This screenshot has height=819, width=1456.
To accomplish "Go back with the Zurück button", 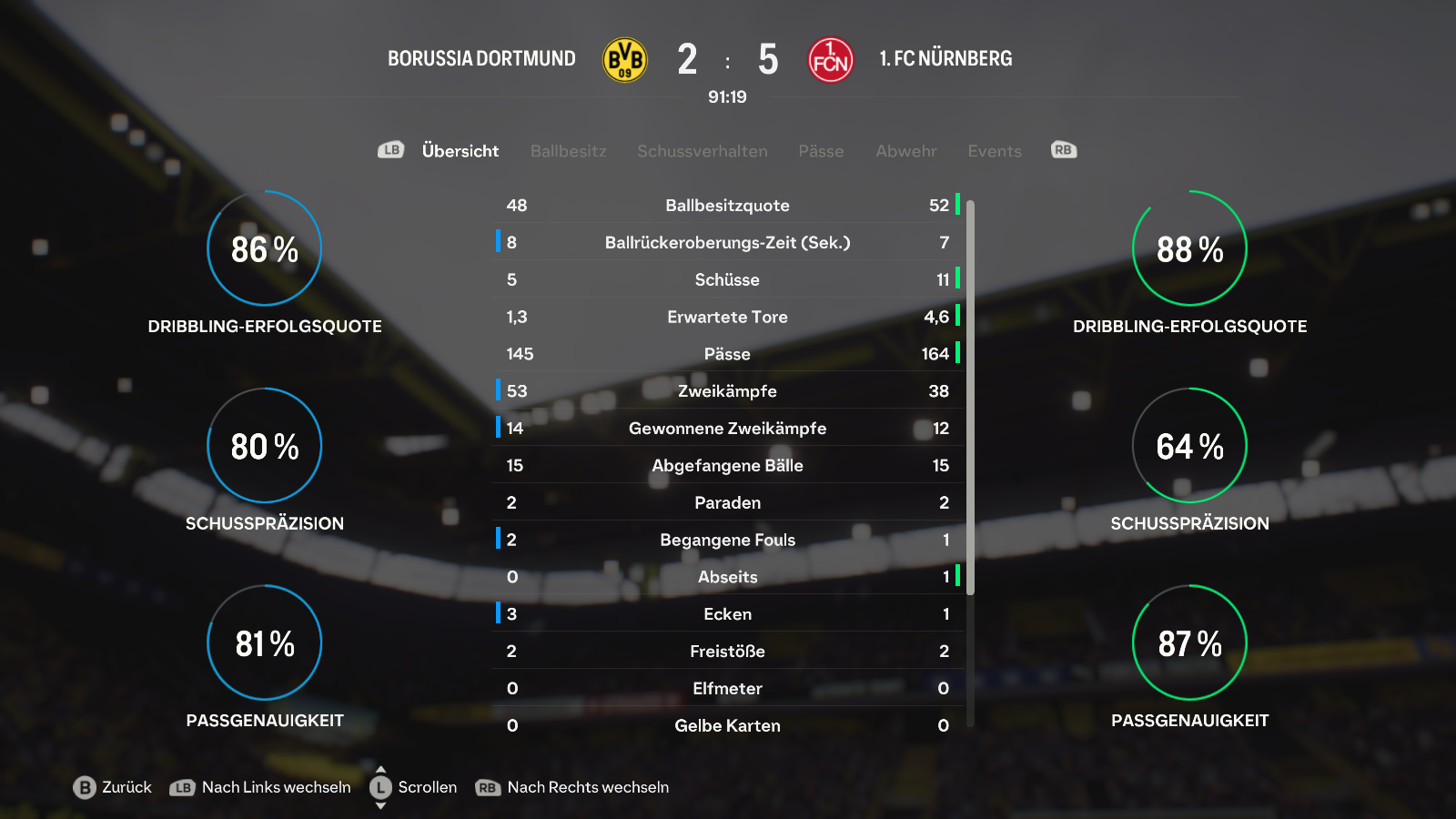I will pyautogui.click(x=113, y=787).
